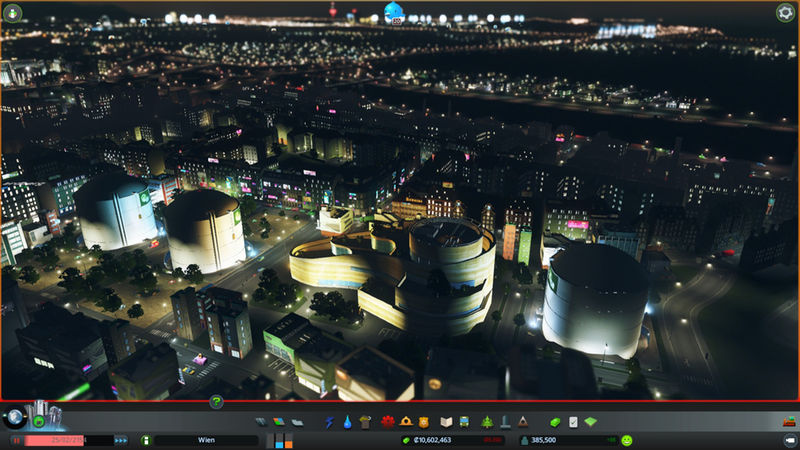Open the parks tree decoration menu
Image resolution: width=800 pixels, height=450 pixels.
[x=487, y=422]
